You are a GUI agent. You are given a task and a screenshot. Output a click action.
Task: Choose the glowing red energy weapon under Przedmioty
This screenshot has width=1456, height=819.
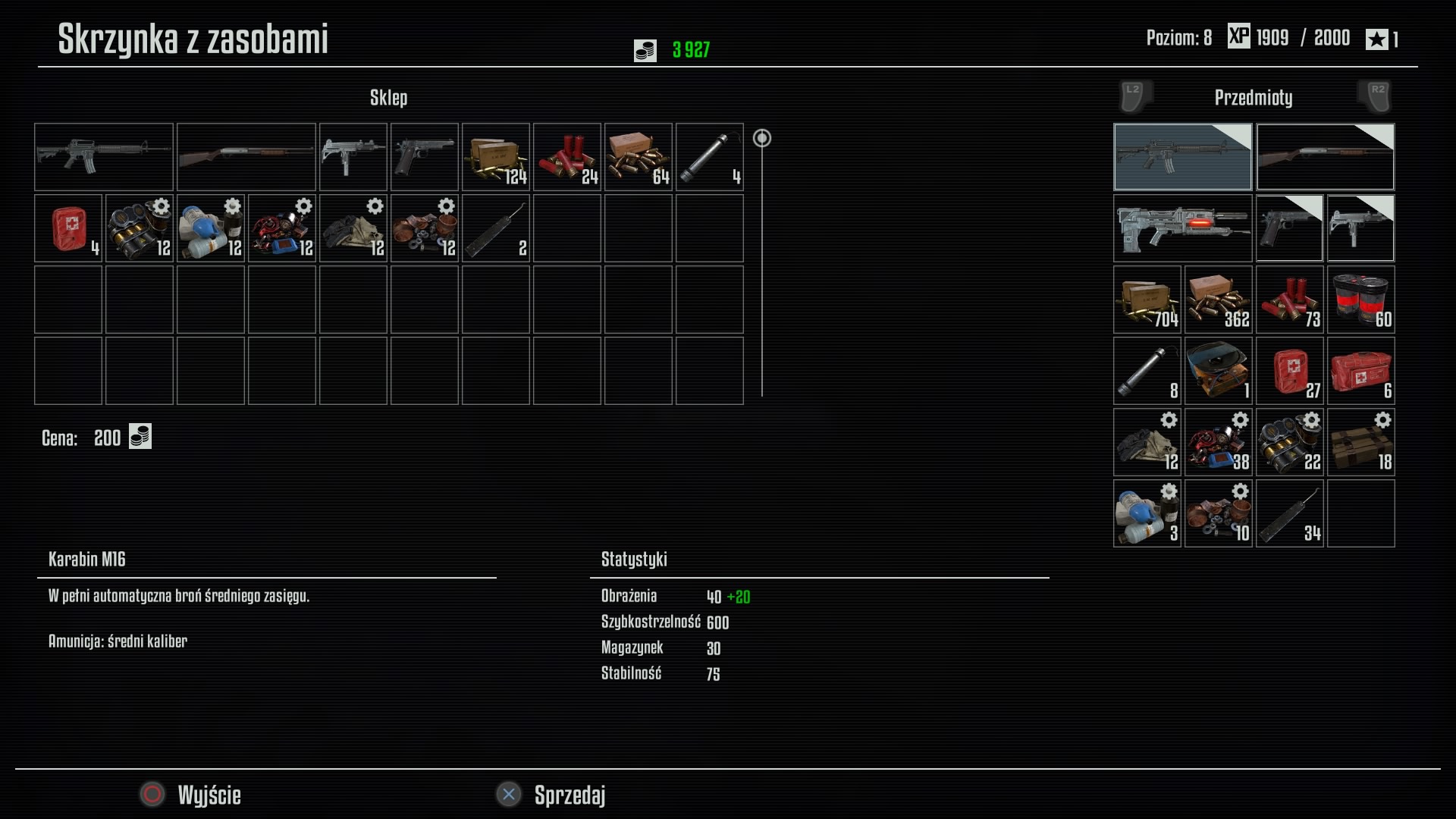pos(1182,228)
